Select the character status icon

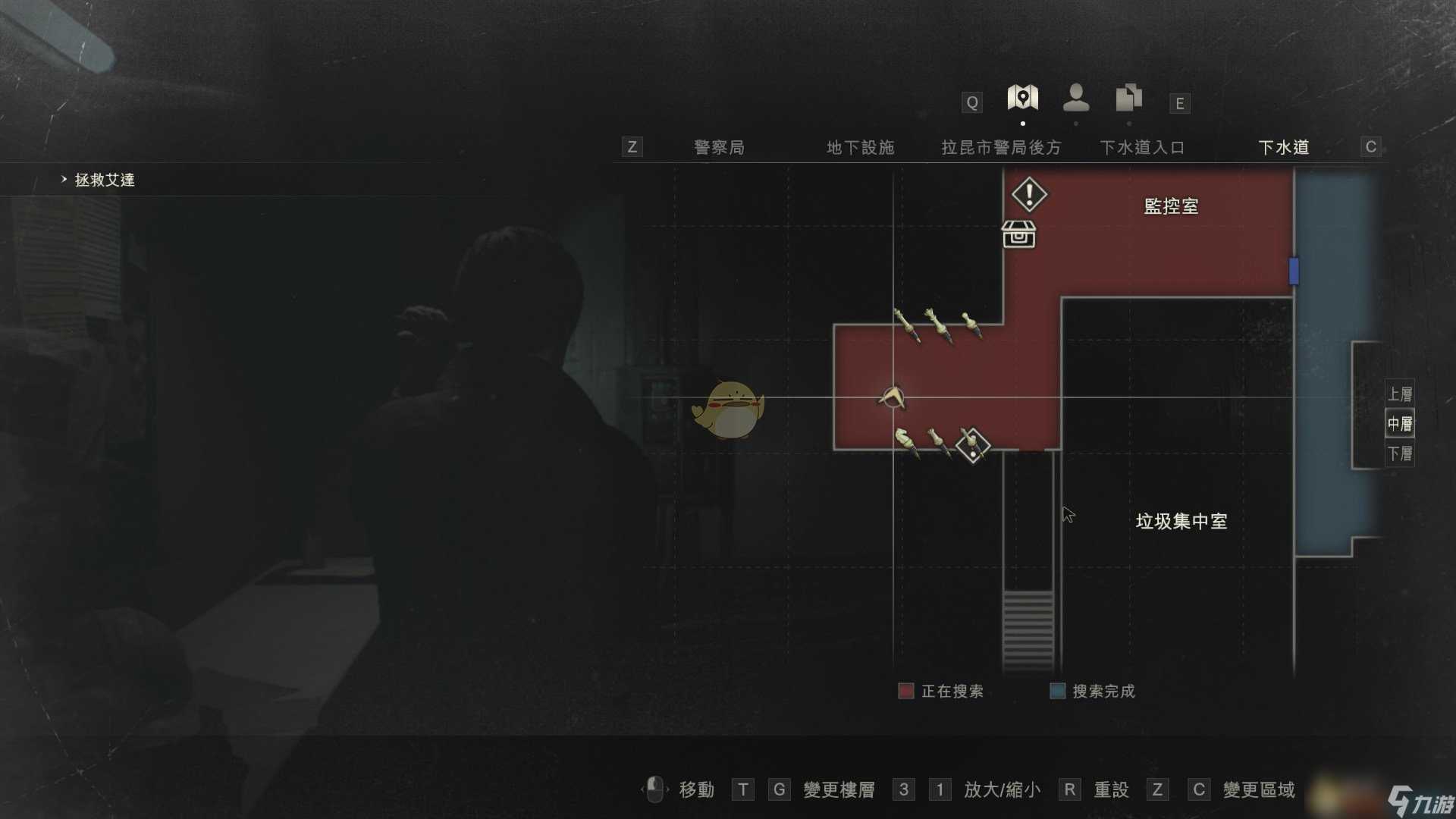pos(1075,97)
